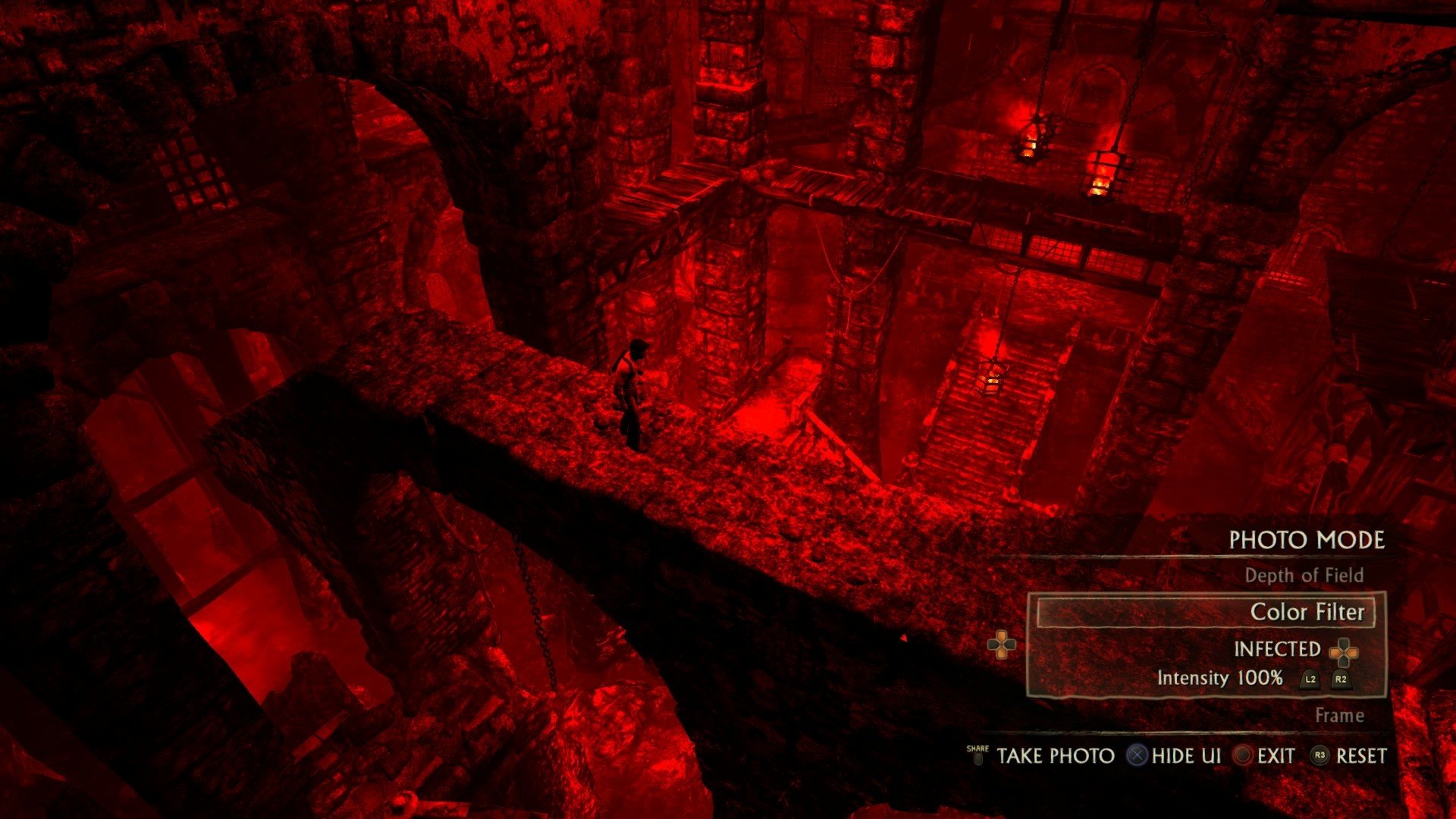The image size is (1456, 819).
Task: Choose the Color Filter menu entry
Action: pyautogui.click(x=1307, y=612)
